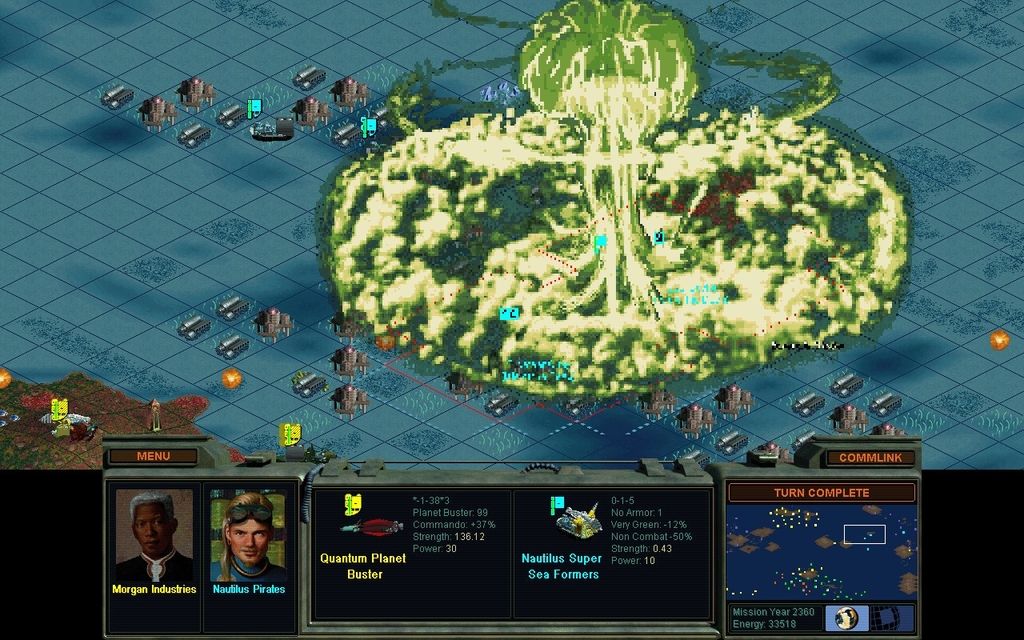Viewport: 1024px width, 640px height.
Task: Select the Nautilus Super Sea Formers unit icon
Action: click(x=574, y=519)
